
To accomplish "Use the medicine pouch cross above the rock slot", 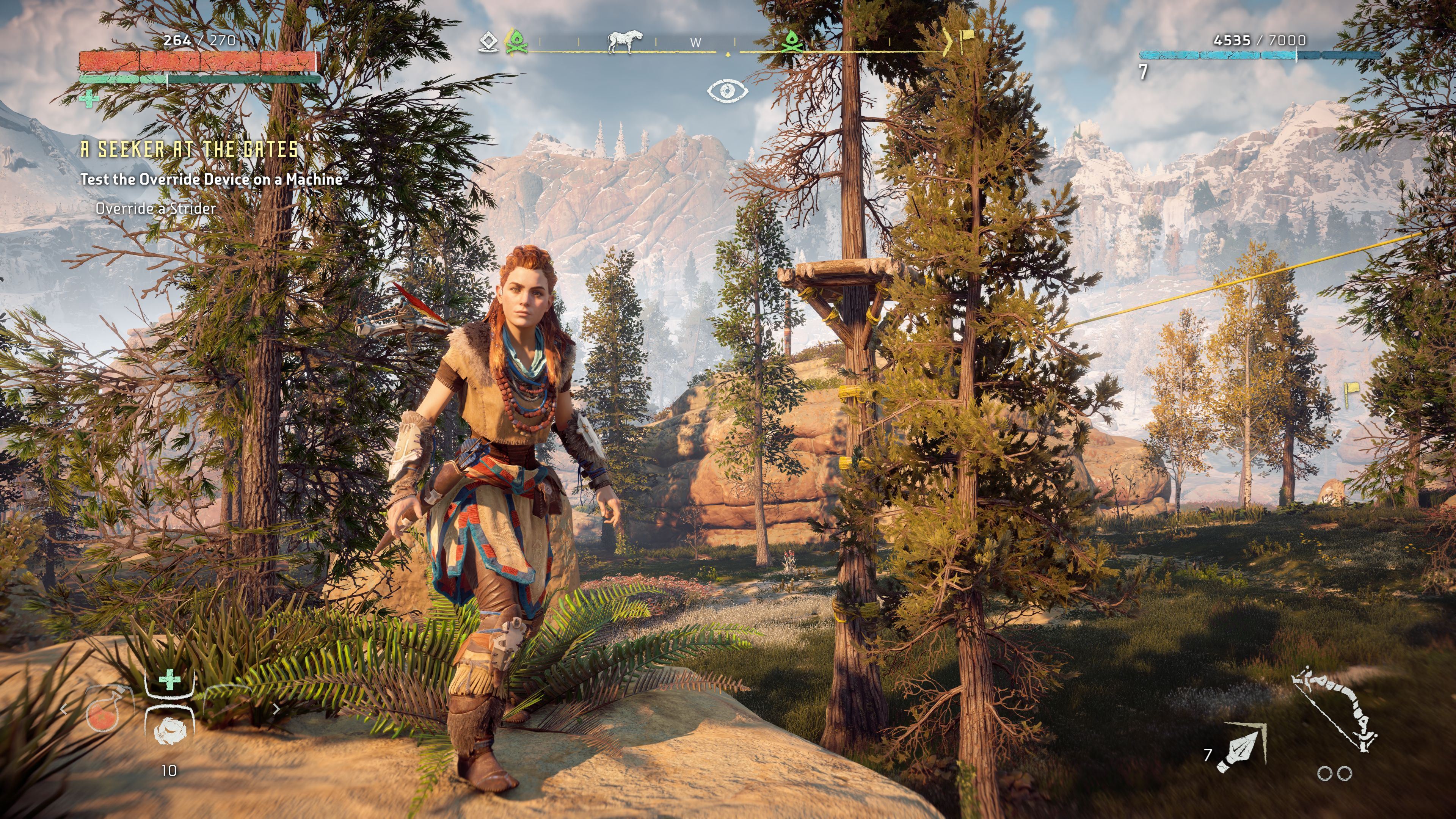I will 169,680.
